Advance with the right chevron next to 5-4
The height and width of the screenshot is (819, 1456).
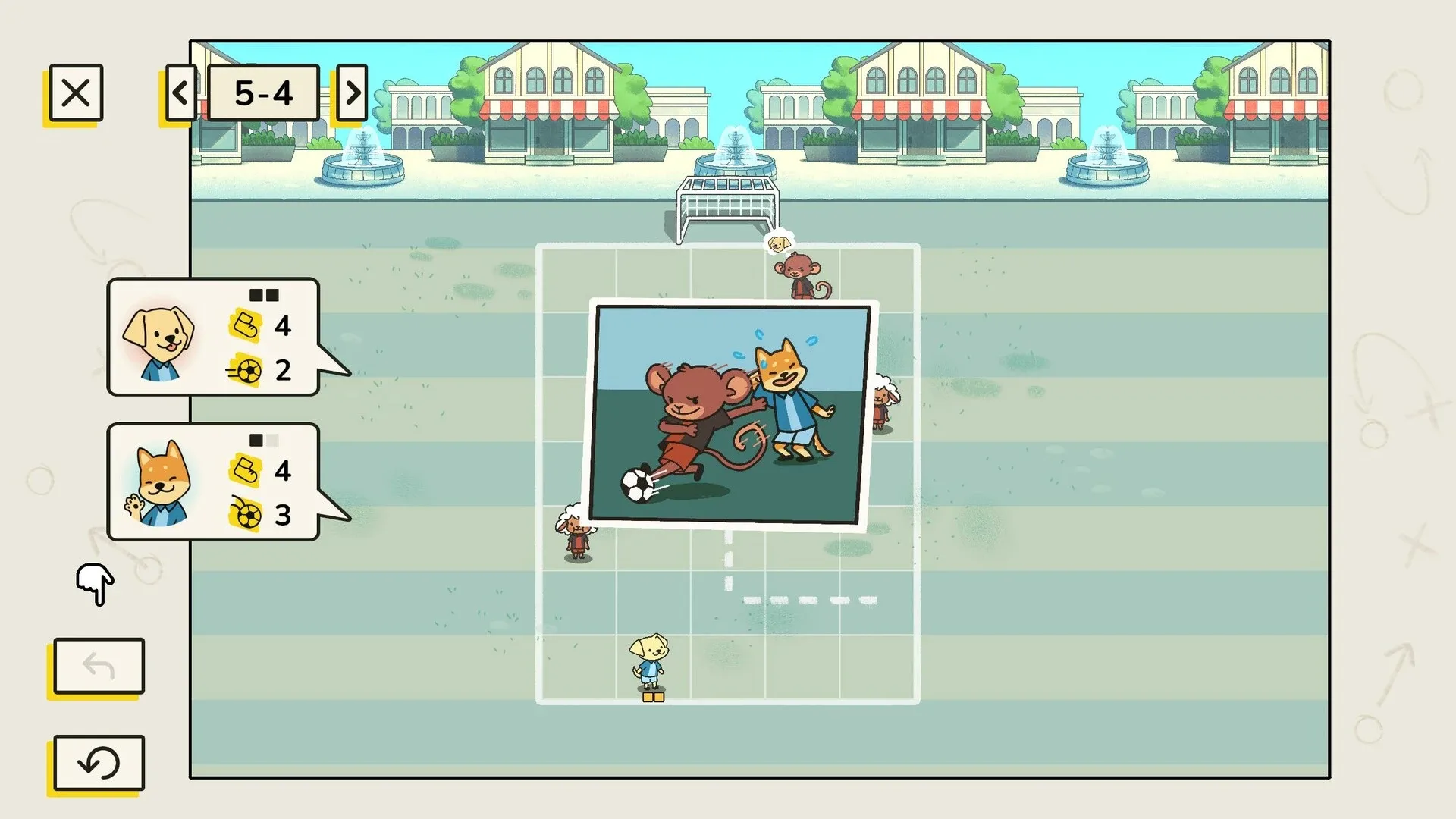[351, 93]
